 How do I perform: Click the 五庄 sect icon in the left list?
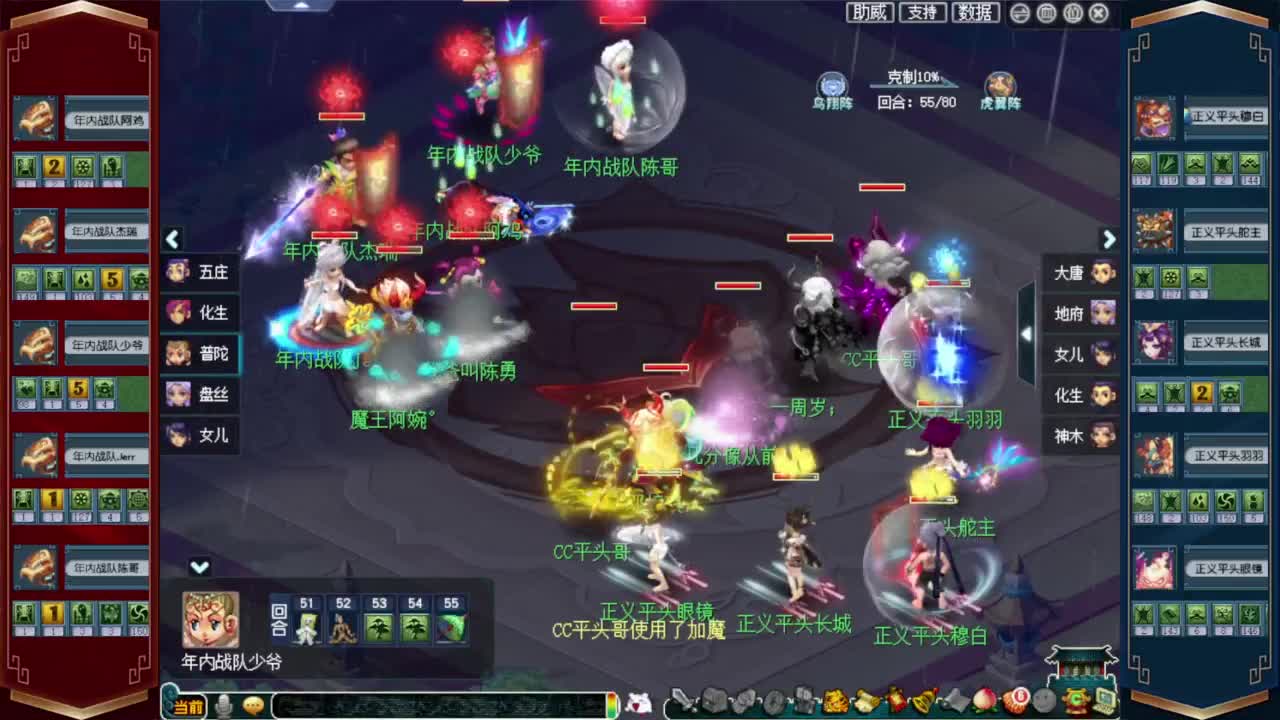200,272
